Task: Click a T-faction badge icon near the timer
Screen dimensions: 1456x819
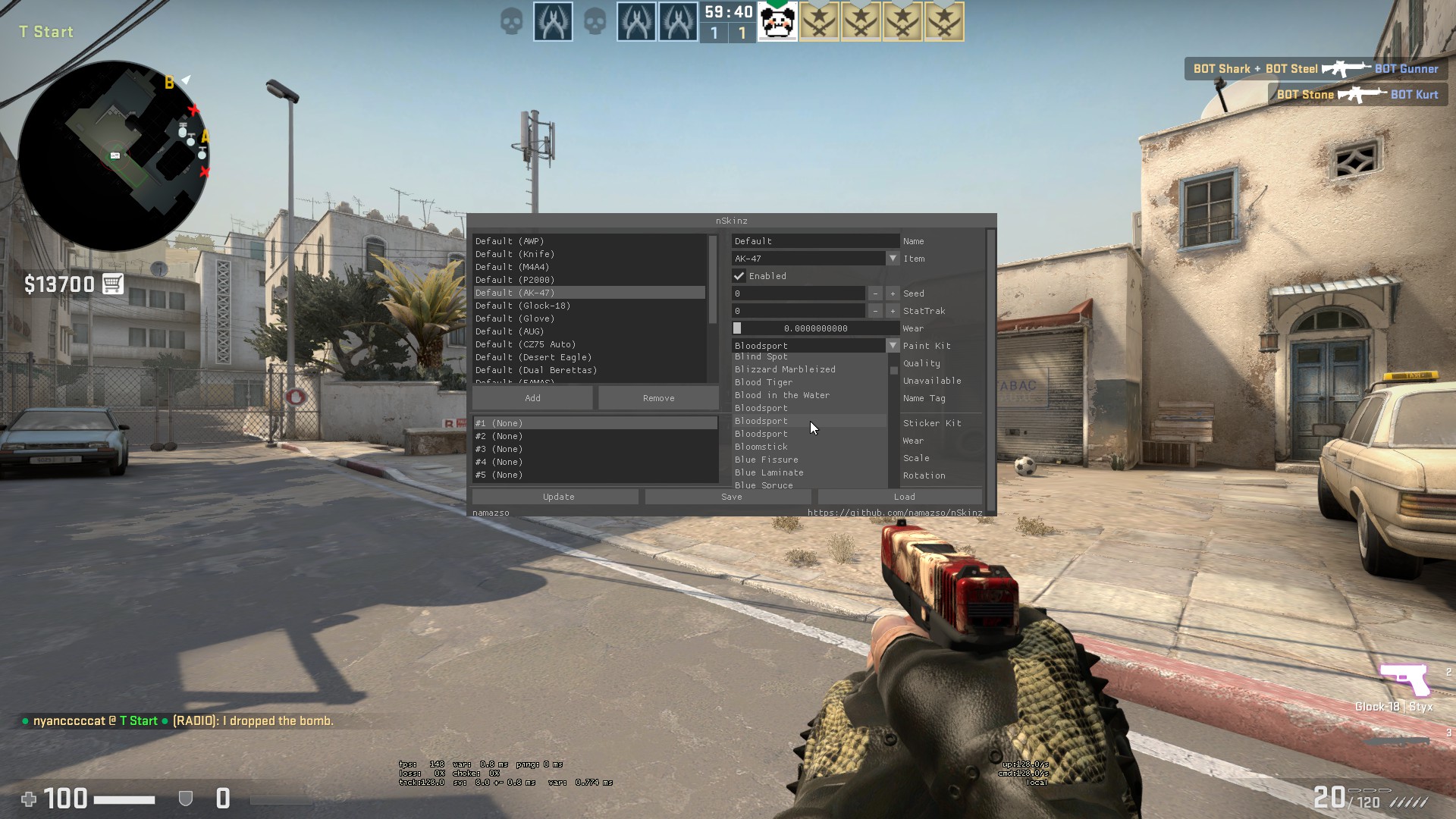Action: point(553,20)
